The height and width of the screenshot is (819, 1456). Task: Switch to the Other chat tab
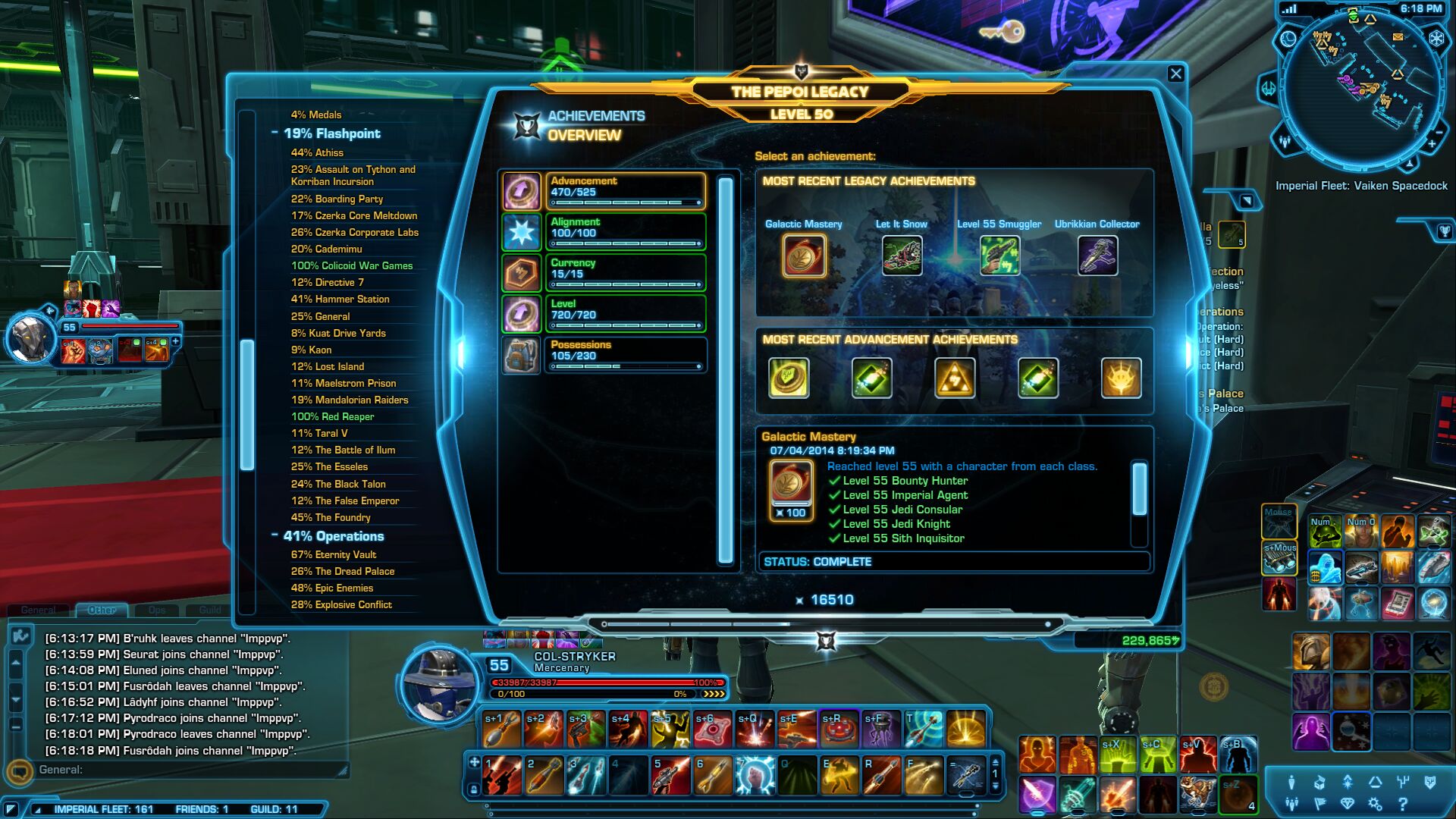pos(102,610)
